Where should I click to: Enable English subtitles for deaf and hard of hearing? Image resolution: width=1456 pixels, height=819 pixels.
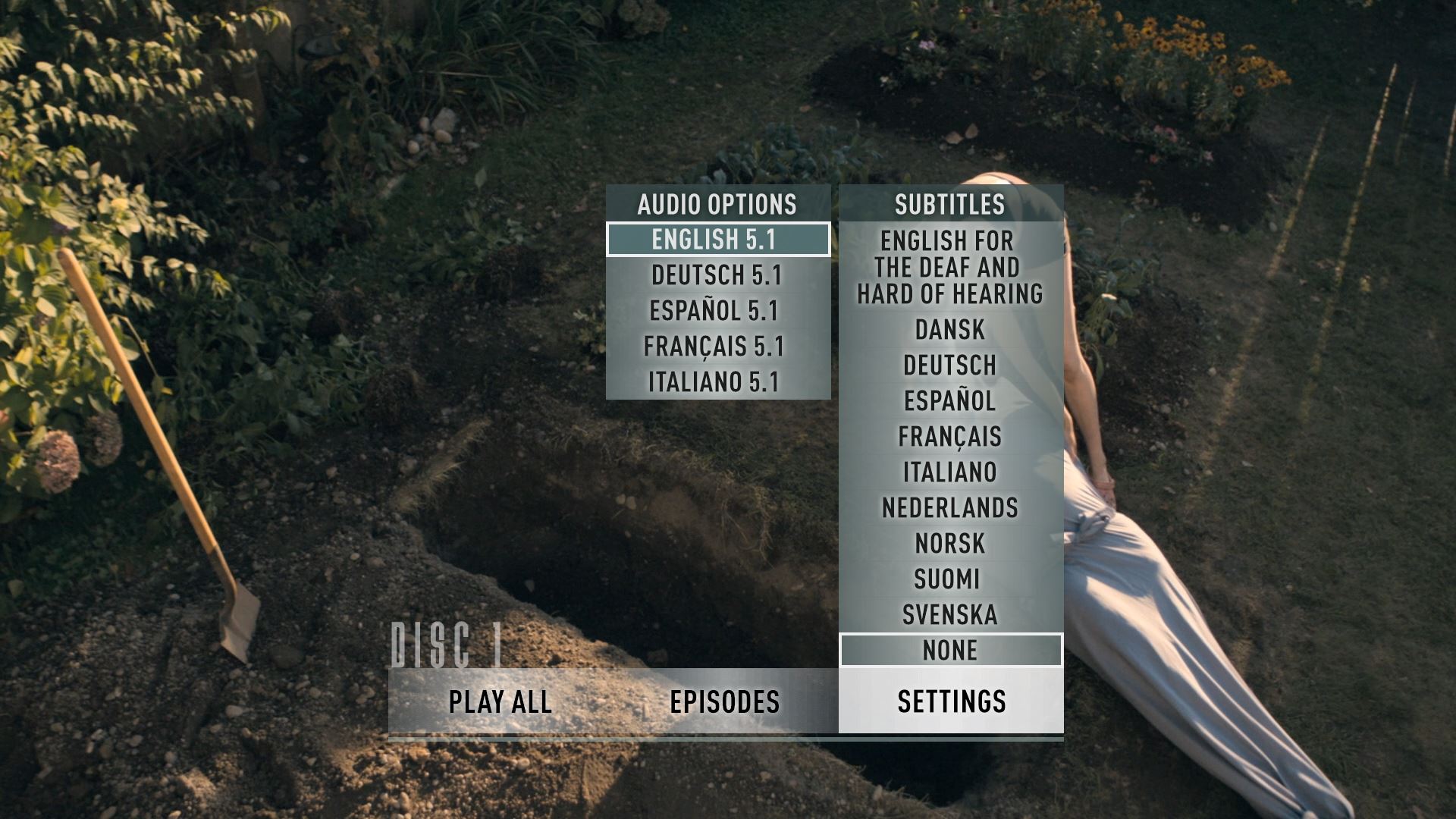tap(950, 268)
